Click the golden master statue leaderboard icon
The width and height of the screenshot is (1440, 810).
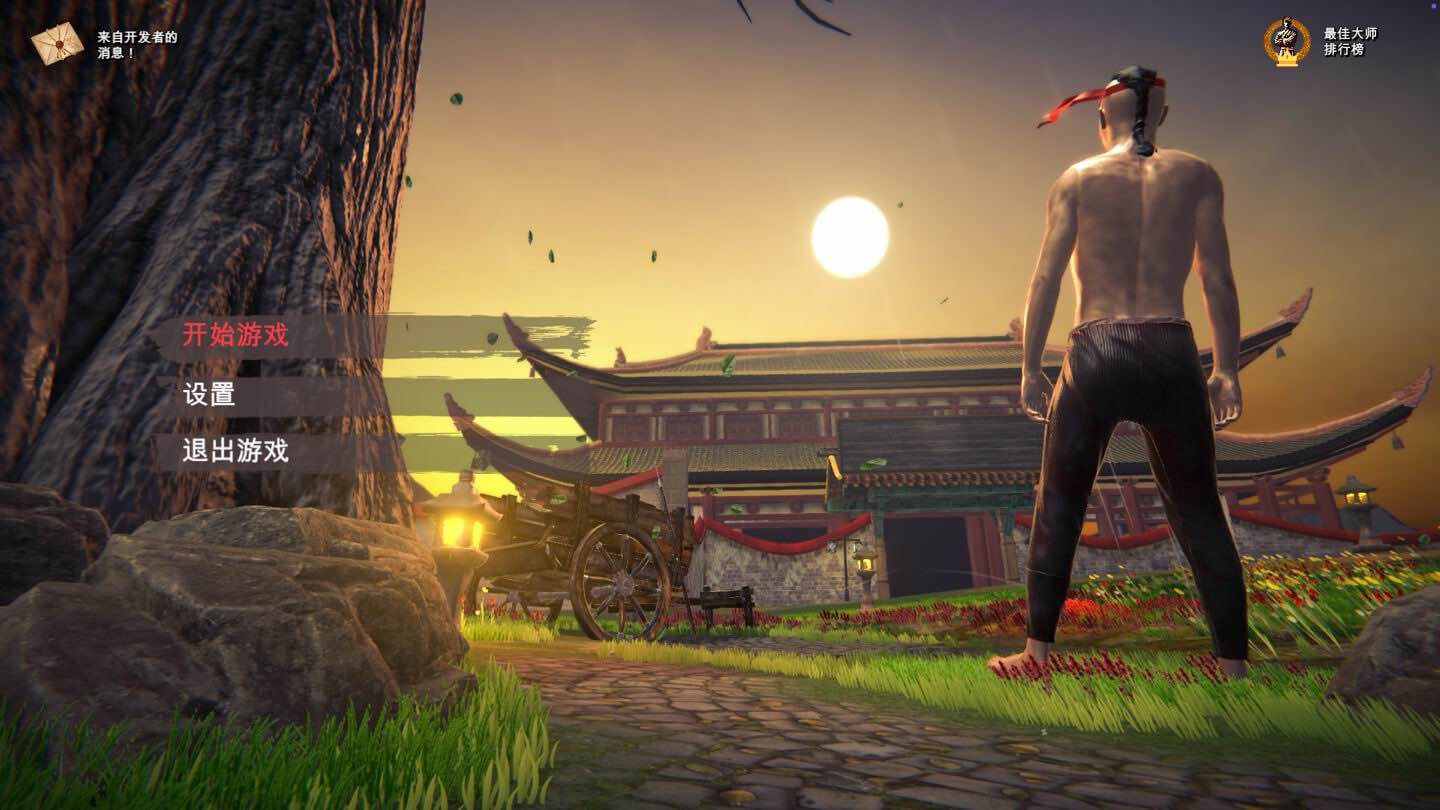[x=1289, y=40]
